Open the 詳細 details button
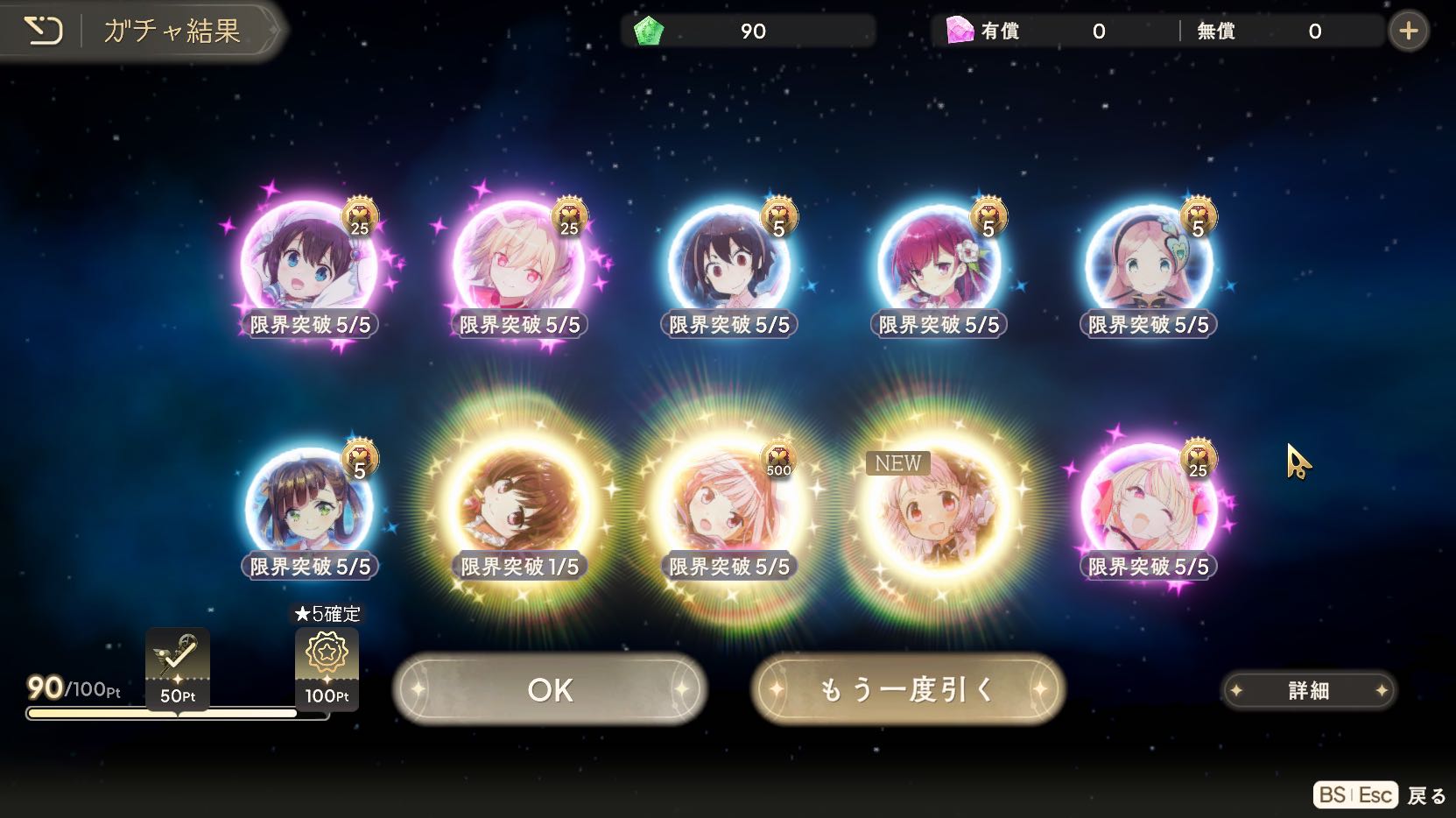 coord(1308,690)
